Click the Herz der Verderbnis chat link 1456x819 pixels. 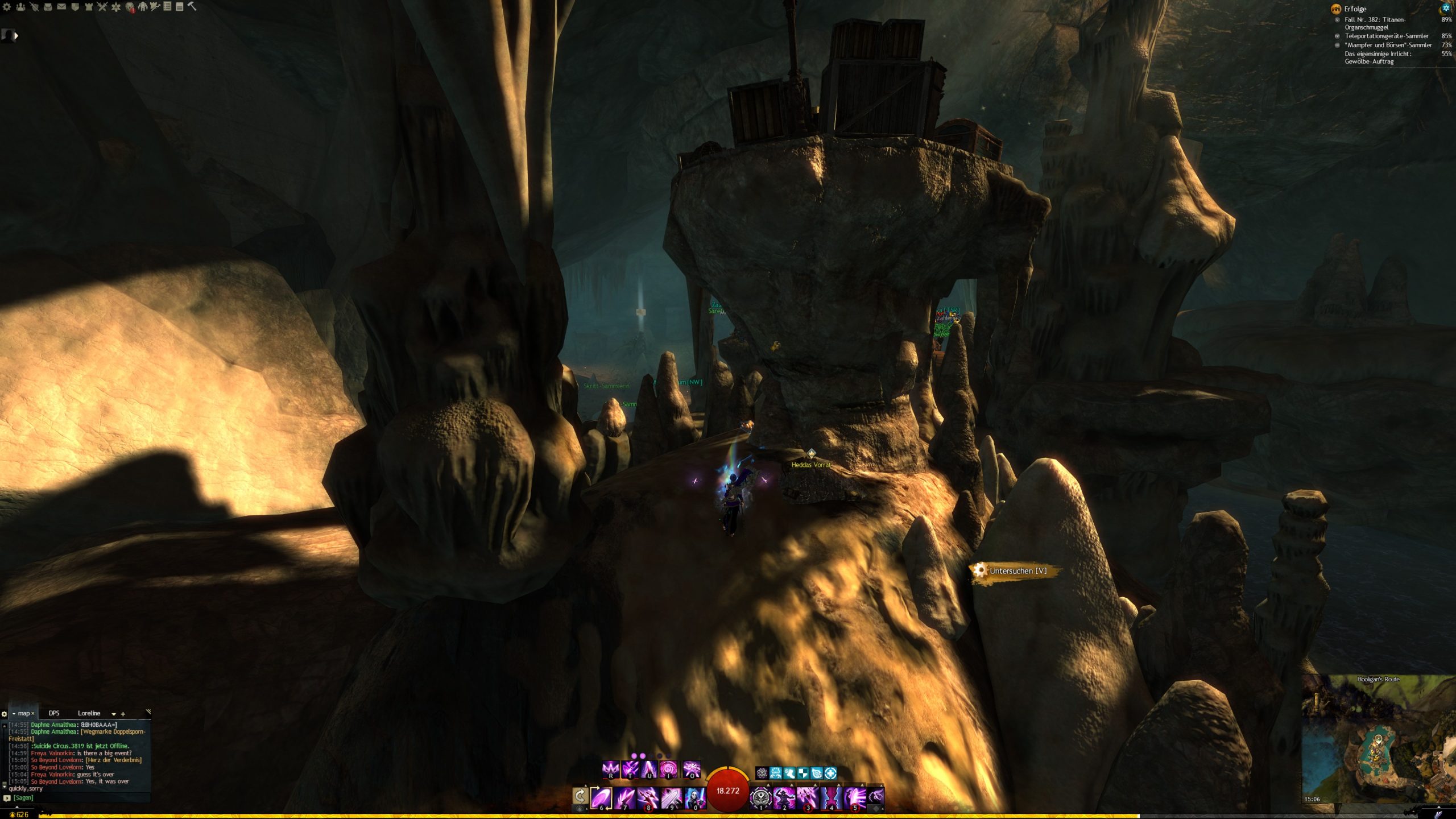(114, 760)
